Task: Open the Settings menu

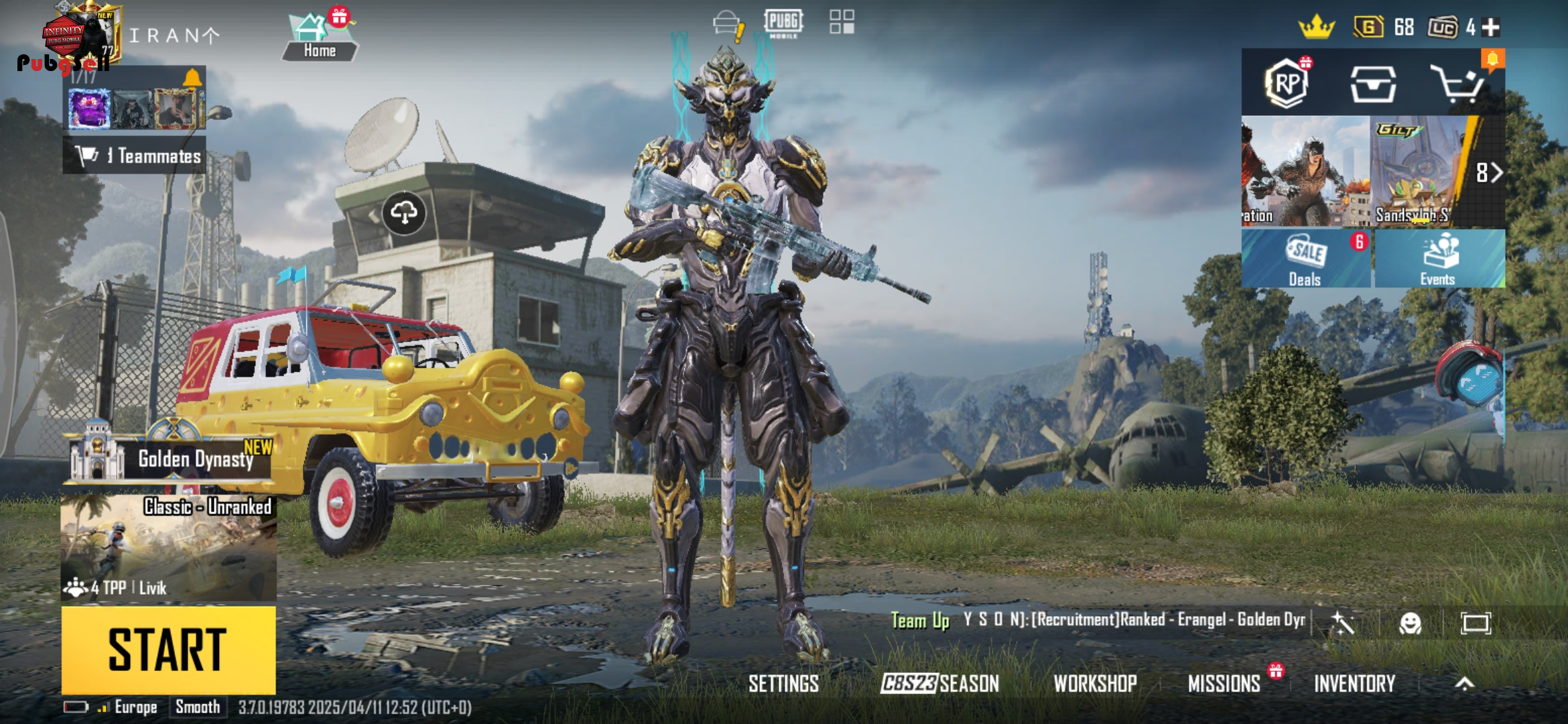Action: pos(783,683)
